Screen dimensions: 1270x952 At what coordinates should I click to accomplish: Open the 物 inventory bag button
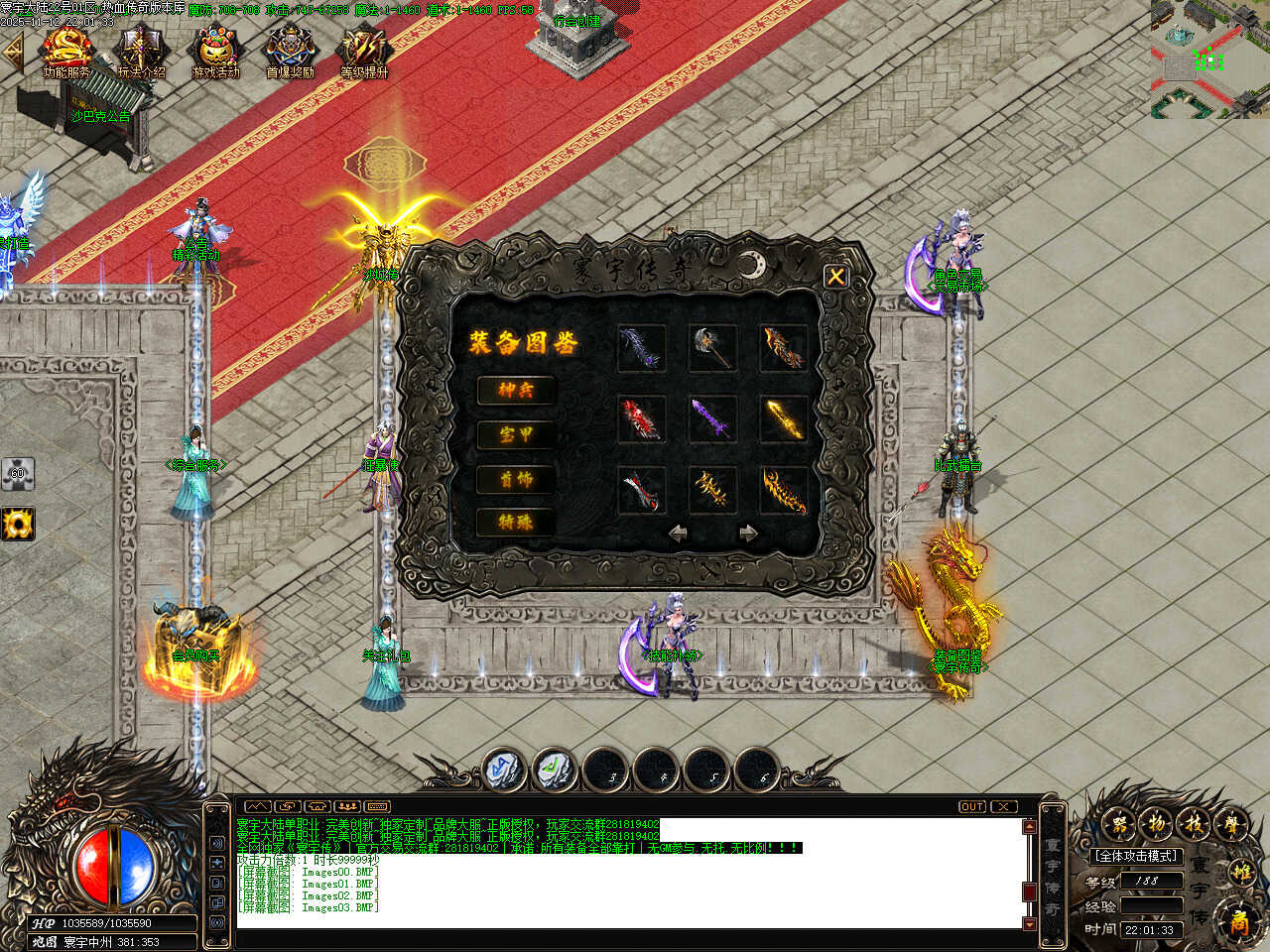[x=1155, y=823]
